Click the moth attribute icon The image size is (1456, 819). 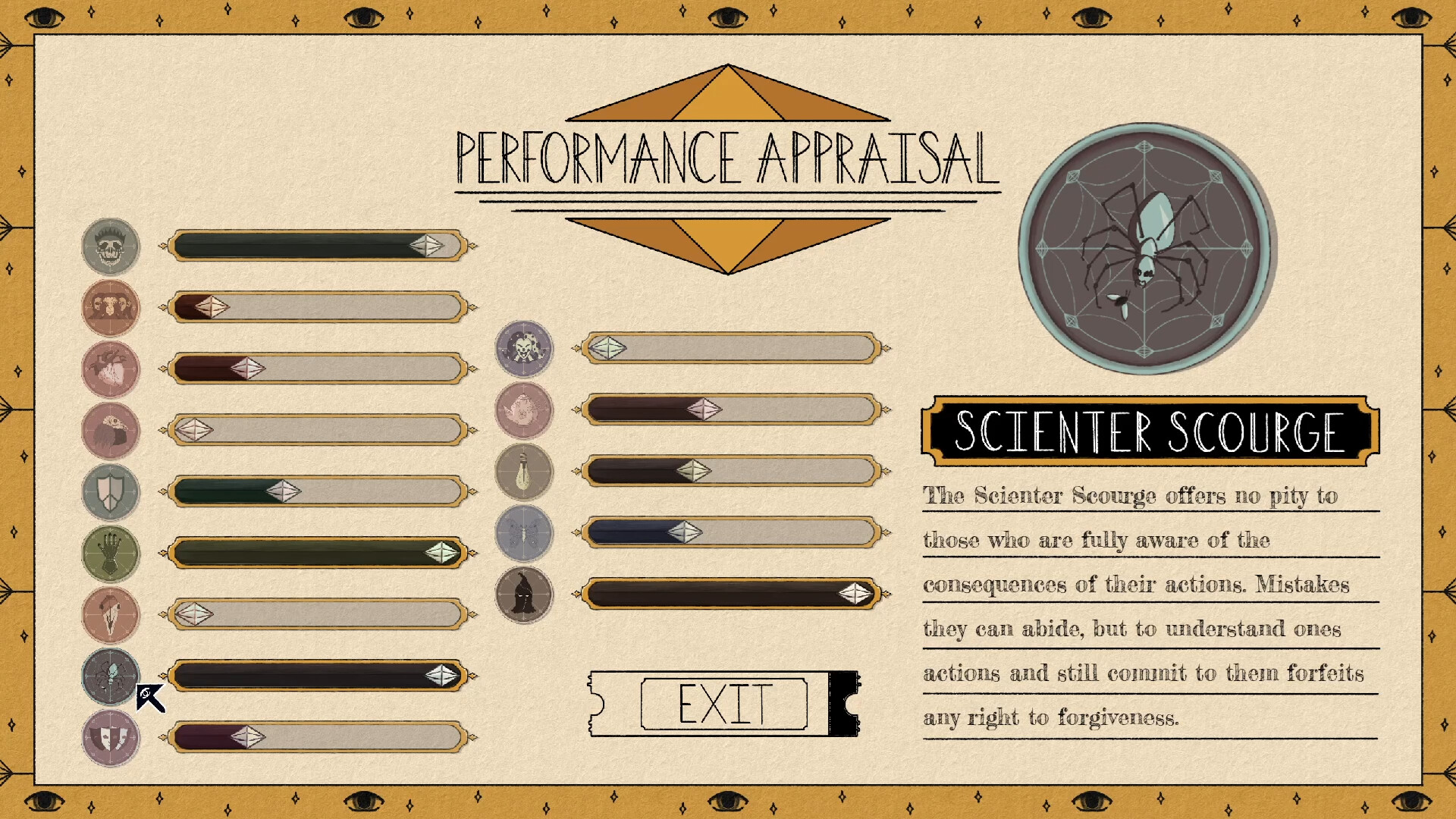click(526, 533)
